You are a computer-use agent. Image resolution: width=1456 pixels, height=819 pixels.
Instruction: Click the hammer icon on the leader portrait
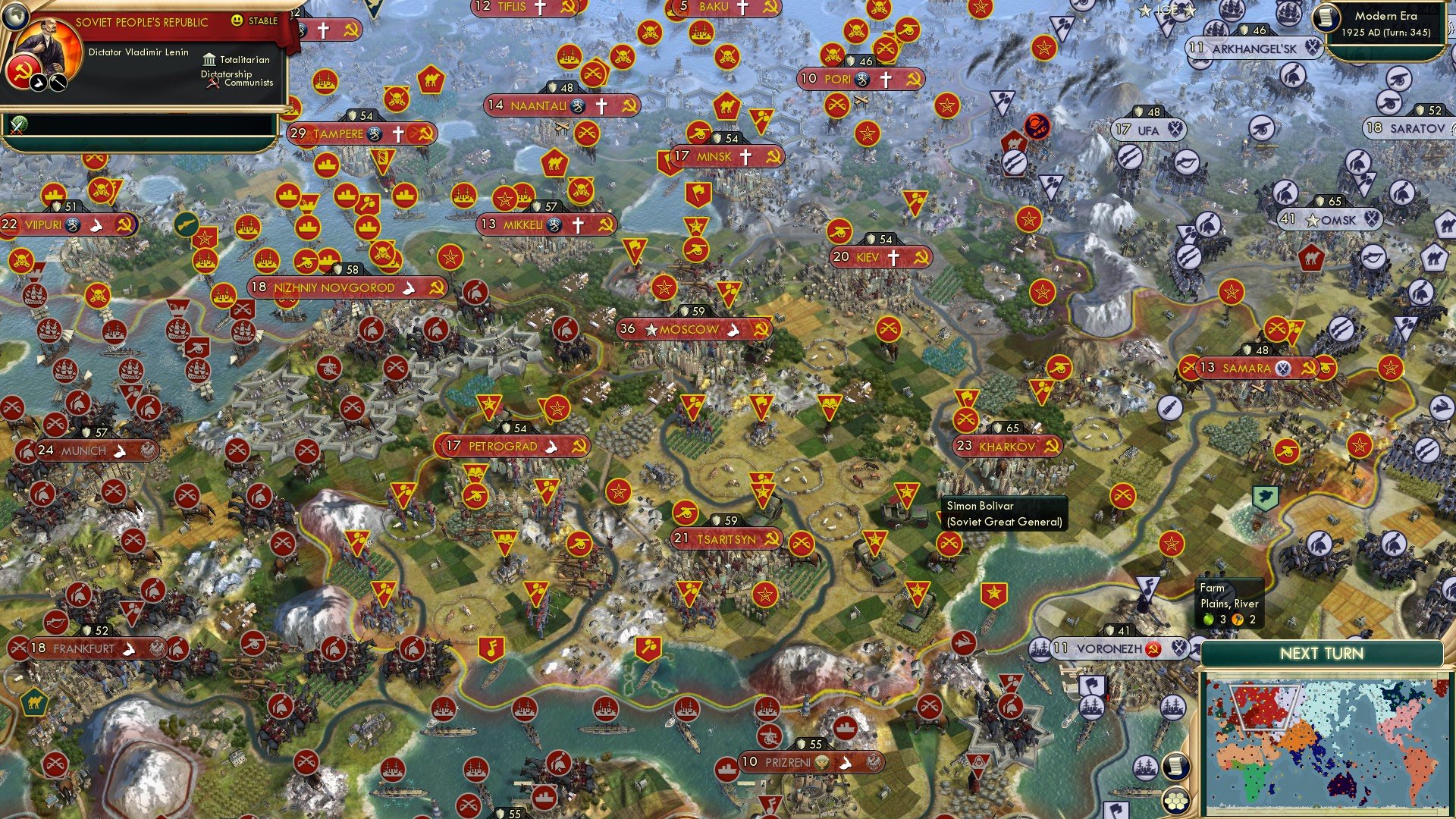pyautogui.click(x=57, y=83)
